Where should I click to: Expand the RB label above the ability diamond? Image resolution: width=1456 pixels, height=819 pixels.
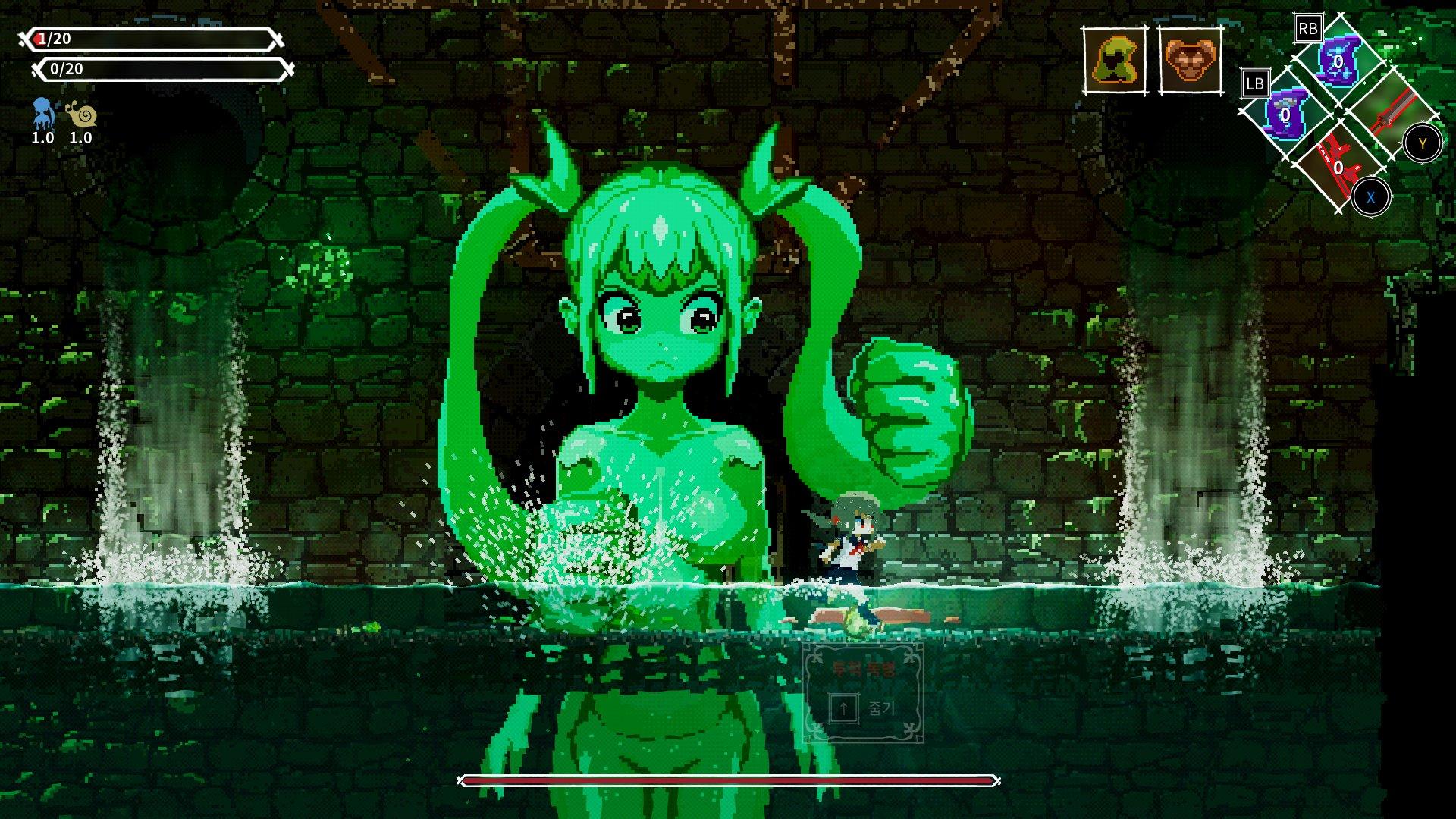[x=1309, y=27]
